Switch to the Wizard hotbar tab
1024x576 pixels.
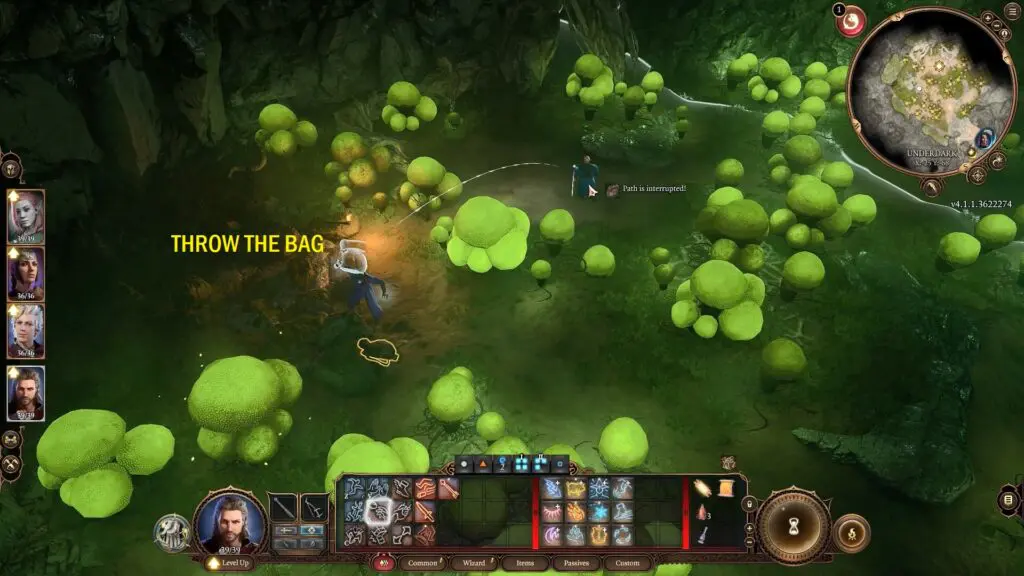click(x=474, y=563)
